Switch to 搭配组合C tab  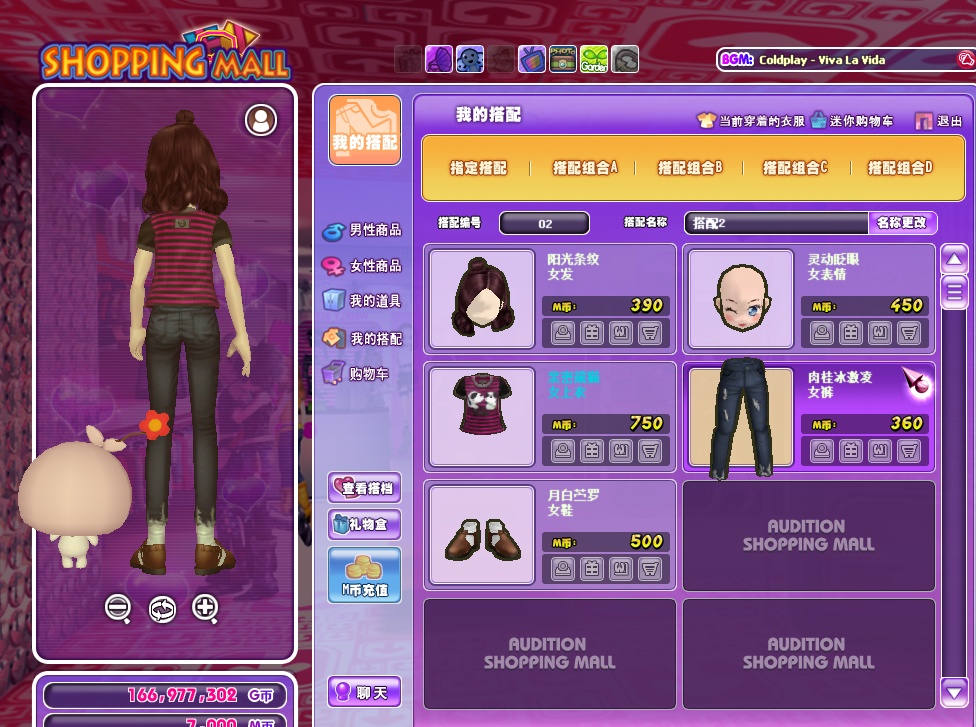point(795,168)
